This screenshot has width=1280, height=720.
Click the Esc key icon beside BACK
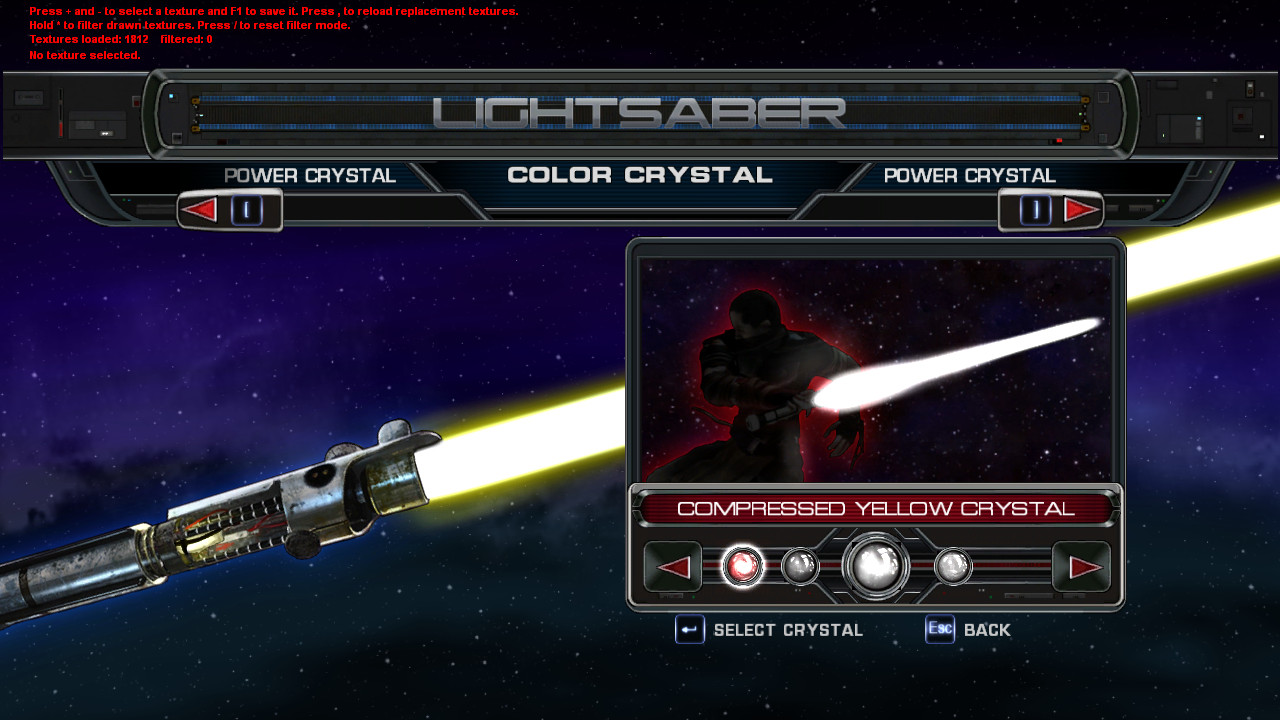click(938, 630)
